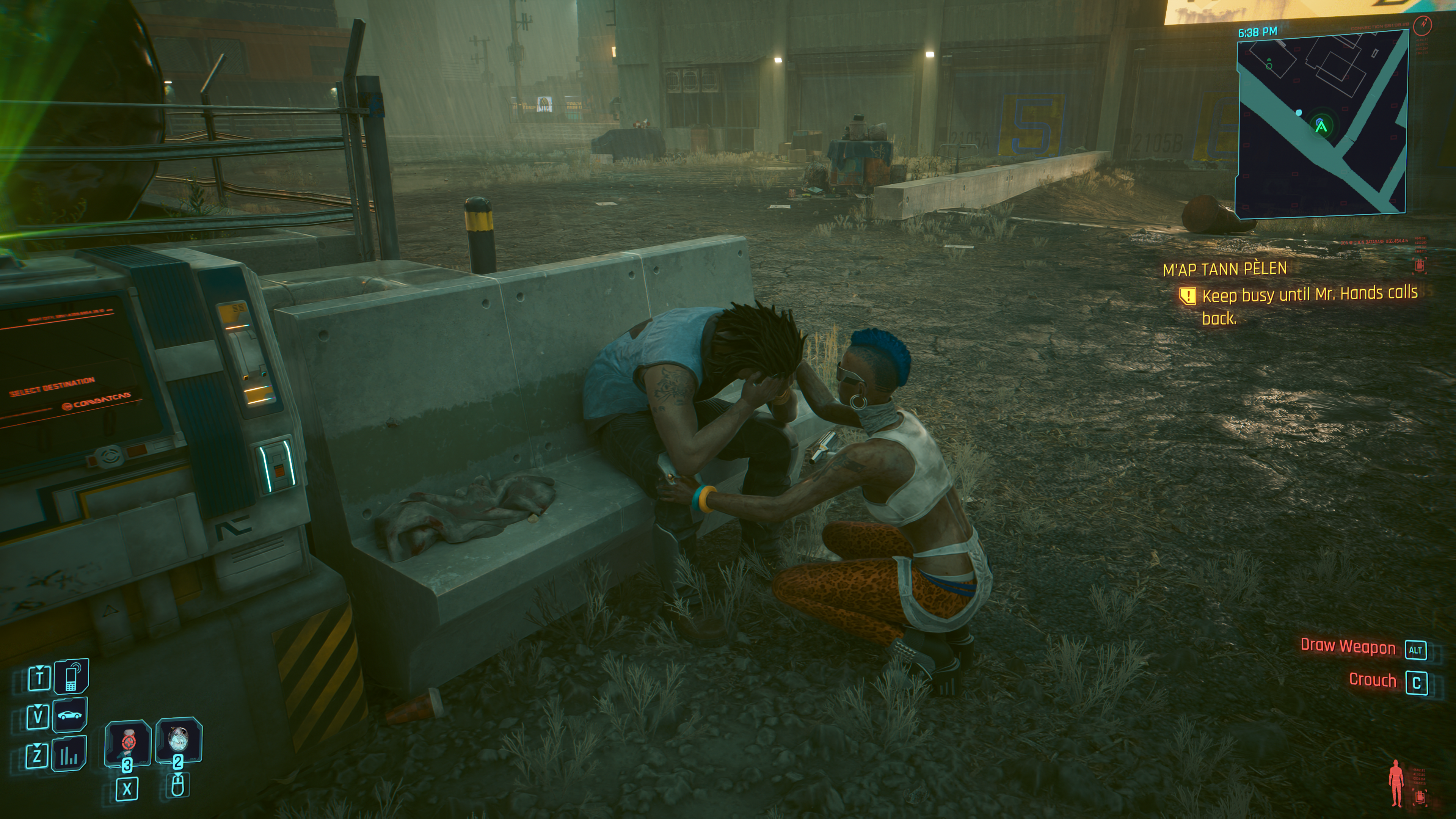Open the radio equalizer bars icon
Viewport: 1456px width, 819px height.
point(69,754)
